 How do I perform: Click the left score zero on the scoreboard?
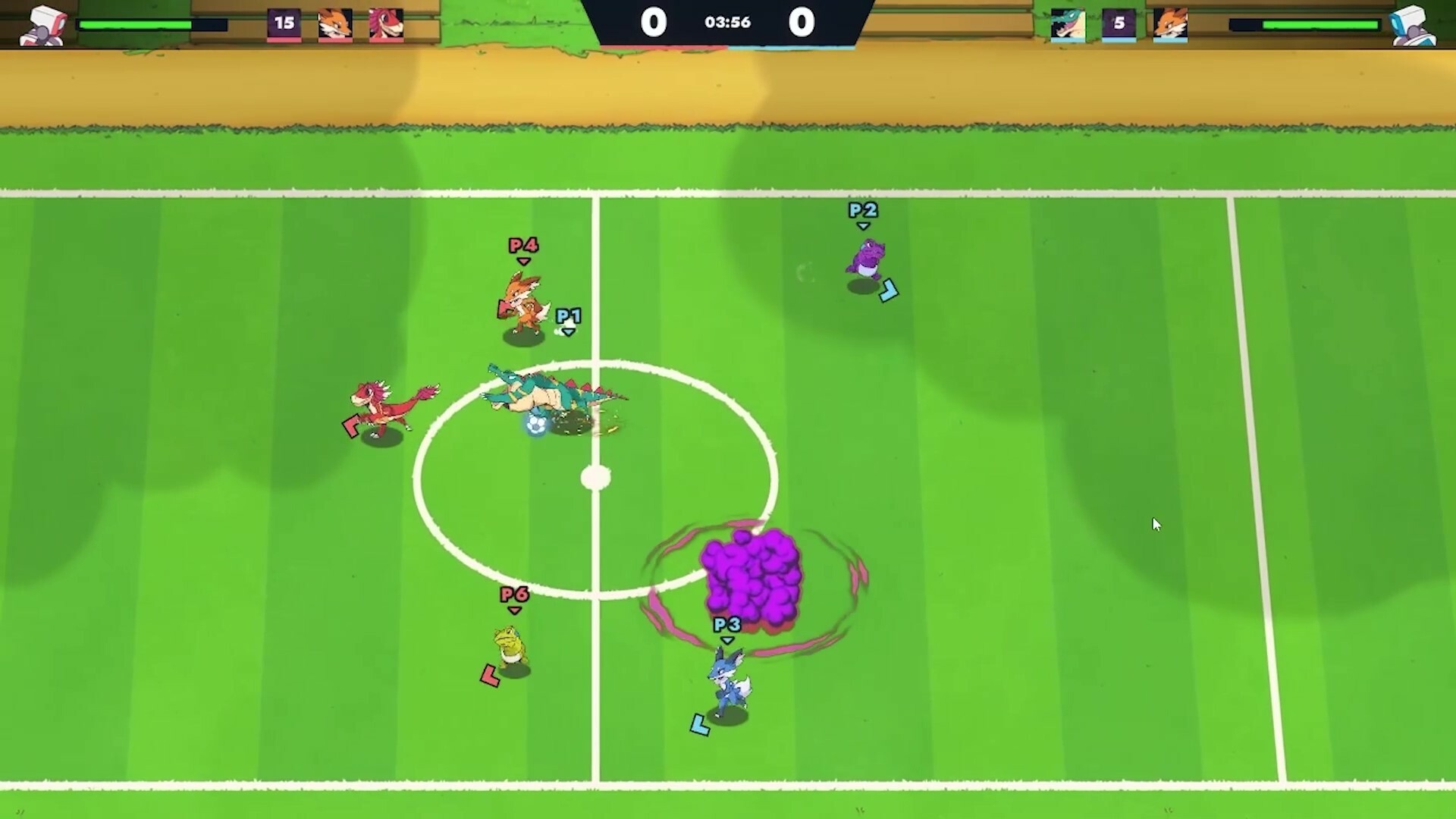654,22
